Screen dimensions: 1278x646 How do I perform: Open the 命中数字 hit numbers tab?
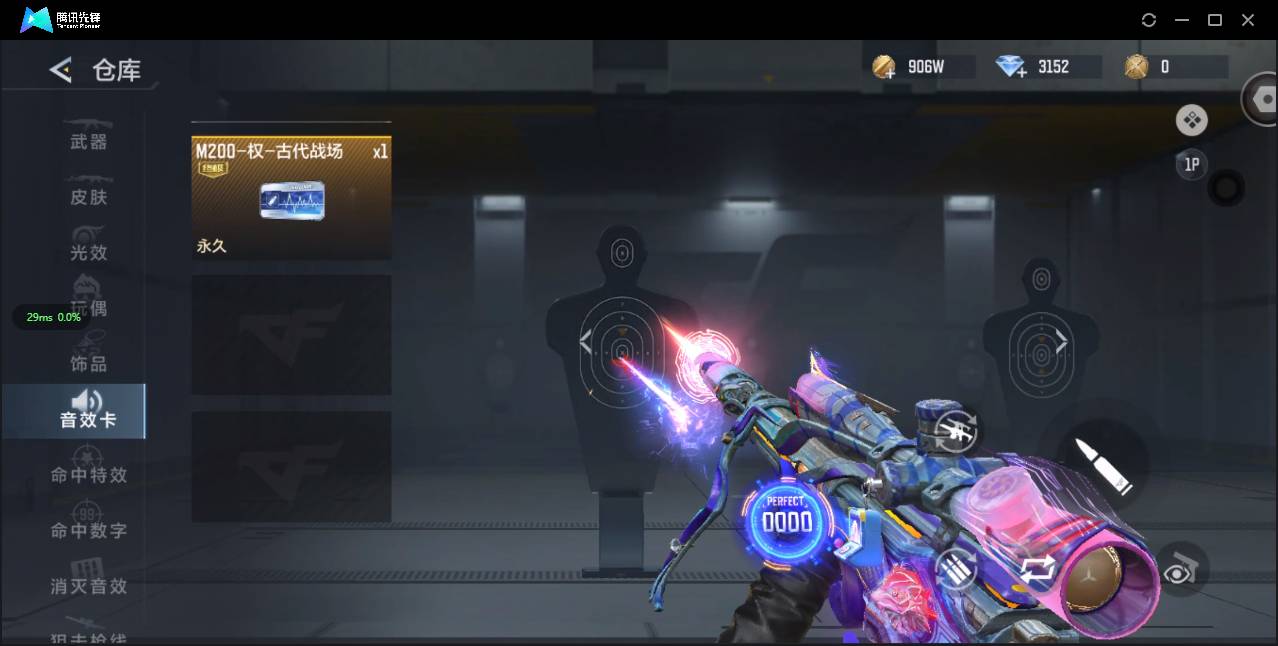pyautogui.click(x=88, y=530)
